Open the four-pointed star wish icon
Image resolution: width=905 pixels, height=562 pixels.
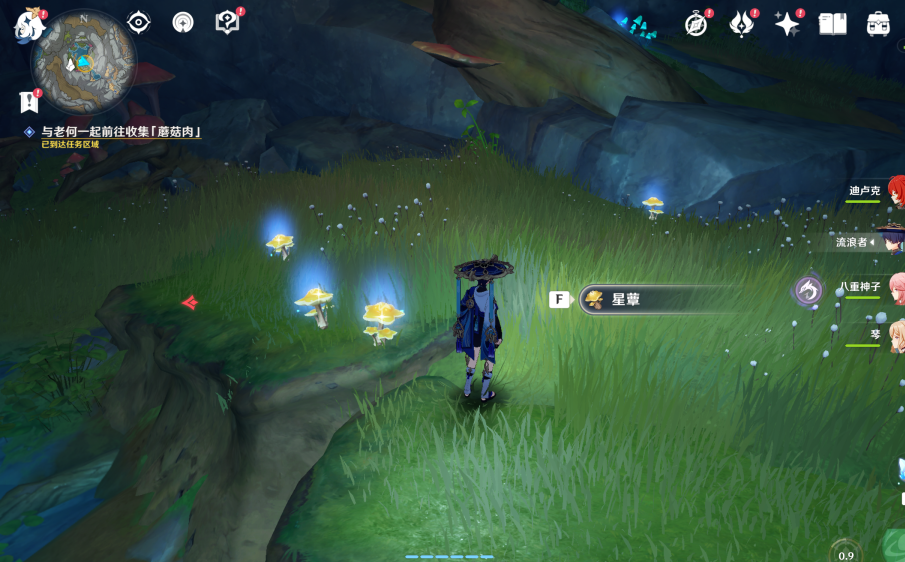[x=787, y=24]
